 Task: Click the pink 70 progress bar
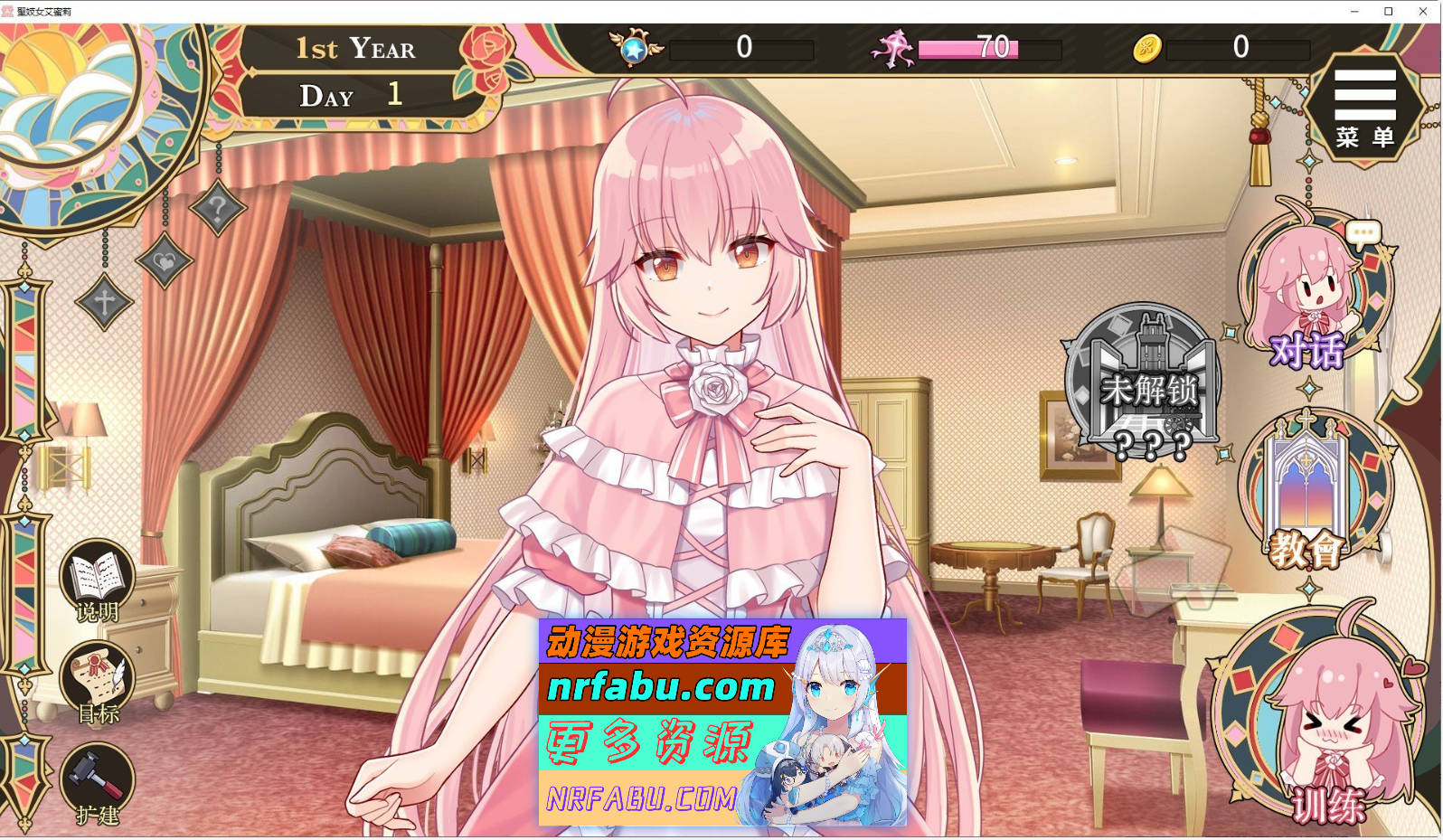coord(969,51)
